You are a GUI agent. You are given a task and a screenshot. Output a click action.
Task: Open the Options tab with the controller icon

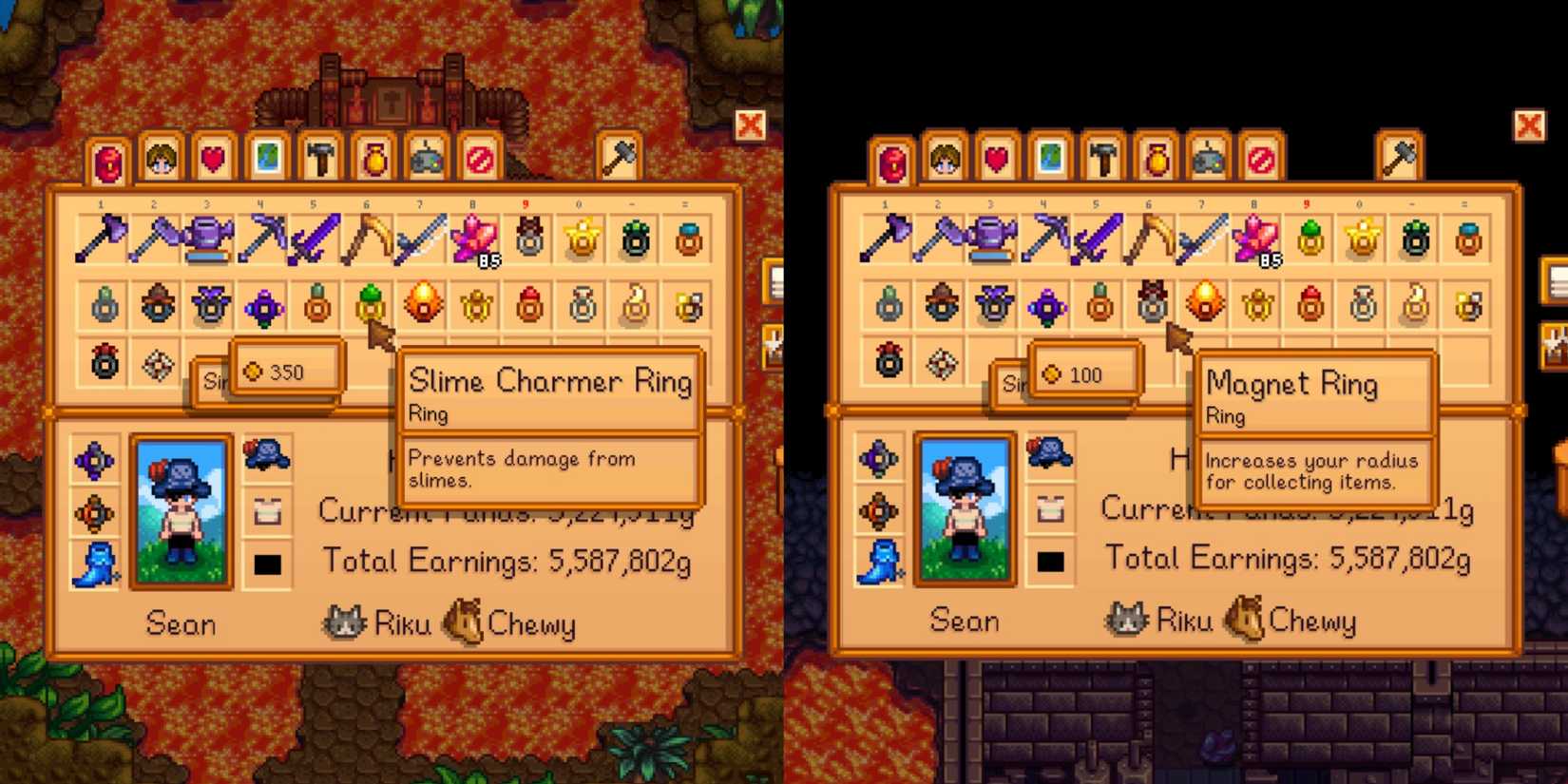tap(426, 160)
